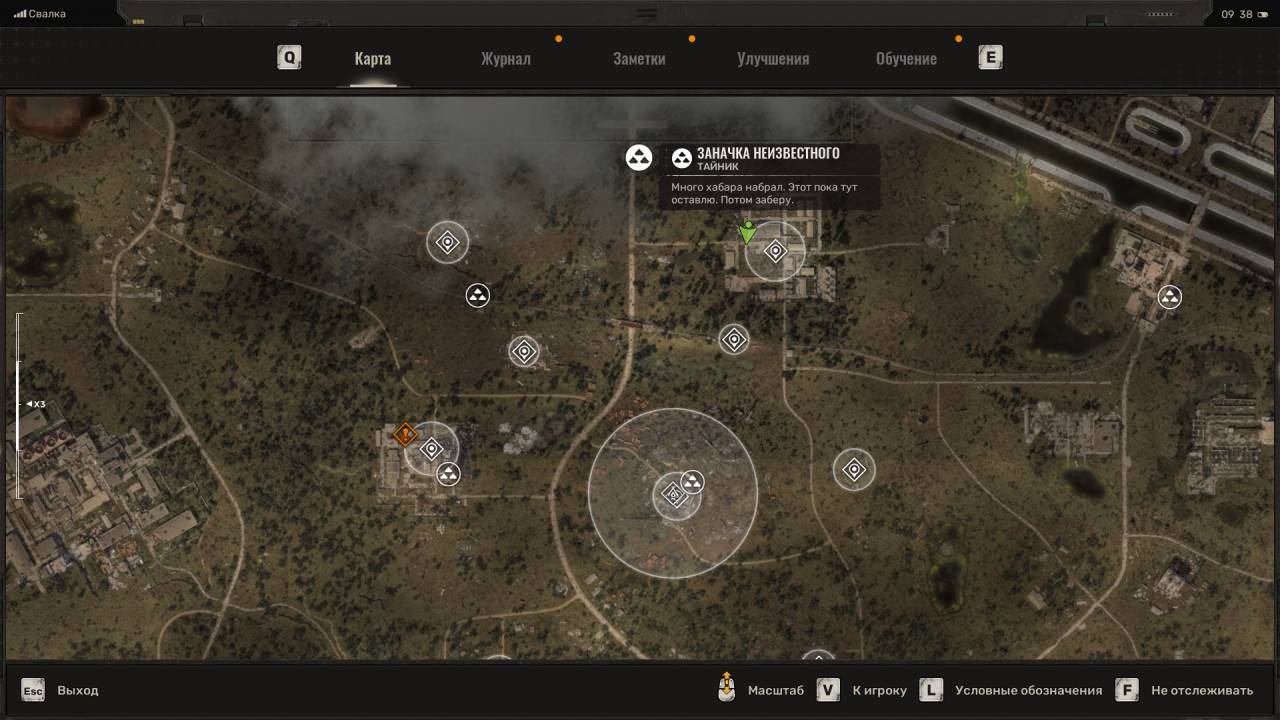This screenshot has width=1280, height=720.
Task: Pick the stash icon inside the large circle
Action: pyautogui.click(x=691, y=482)
